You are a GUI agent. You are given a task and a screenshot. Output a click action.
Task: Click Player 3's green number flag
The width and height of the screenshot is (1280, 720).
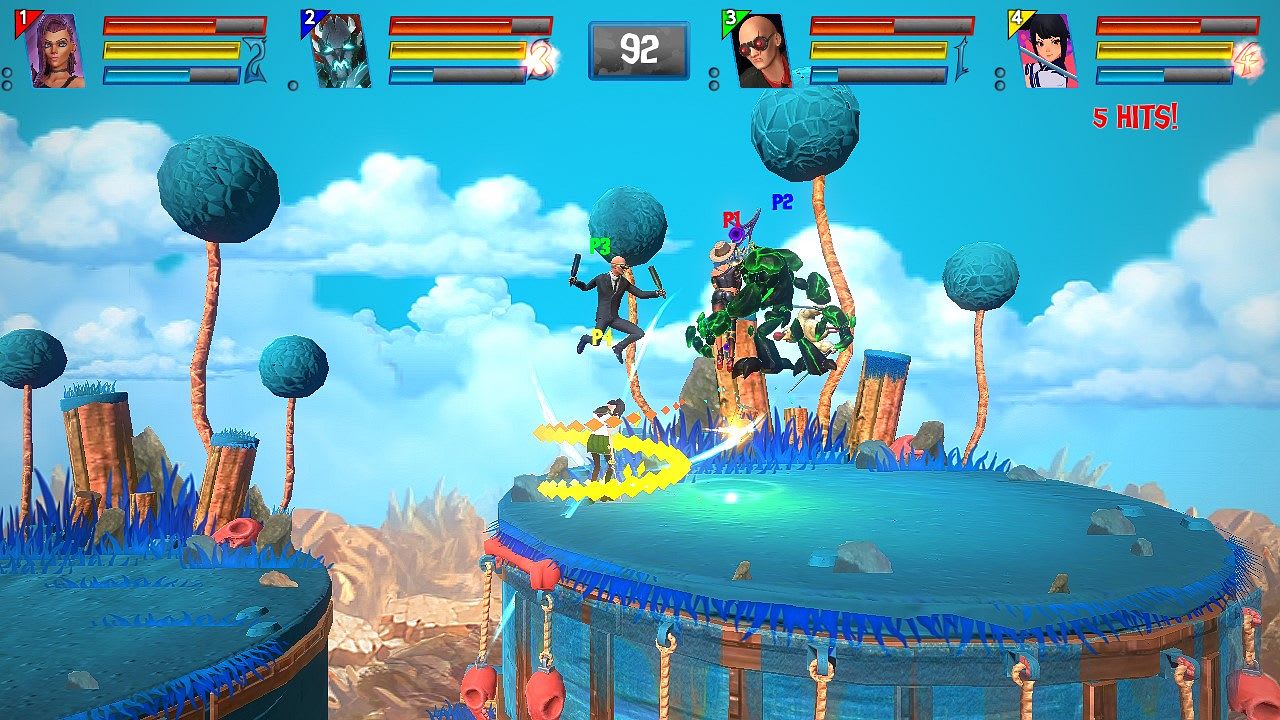(x=729, y=16)
